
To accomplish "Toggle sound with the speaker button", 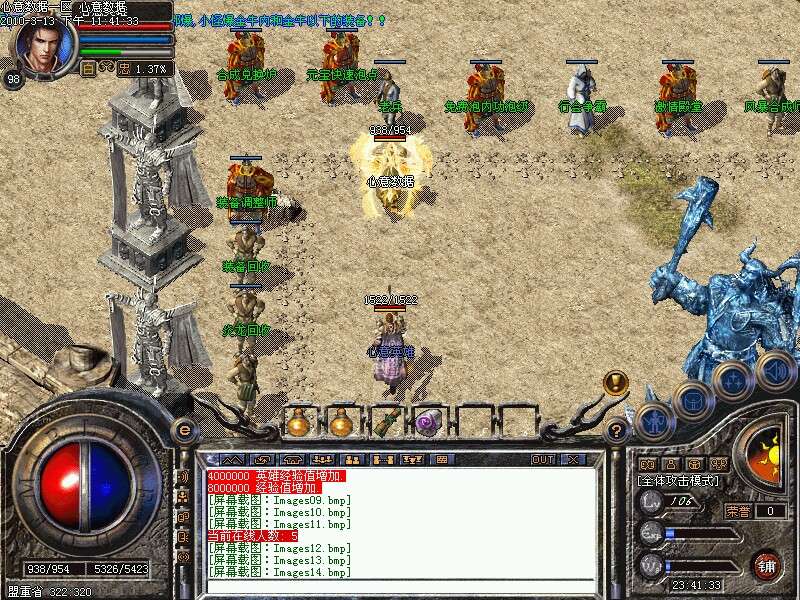I will click(x=775, y=371).
